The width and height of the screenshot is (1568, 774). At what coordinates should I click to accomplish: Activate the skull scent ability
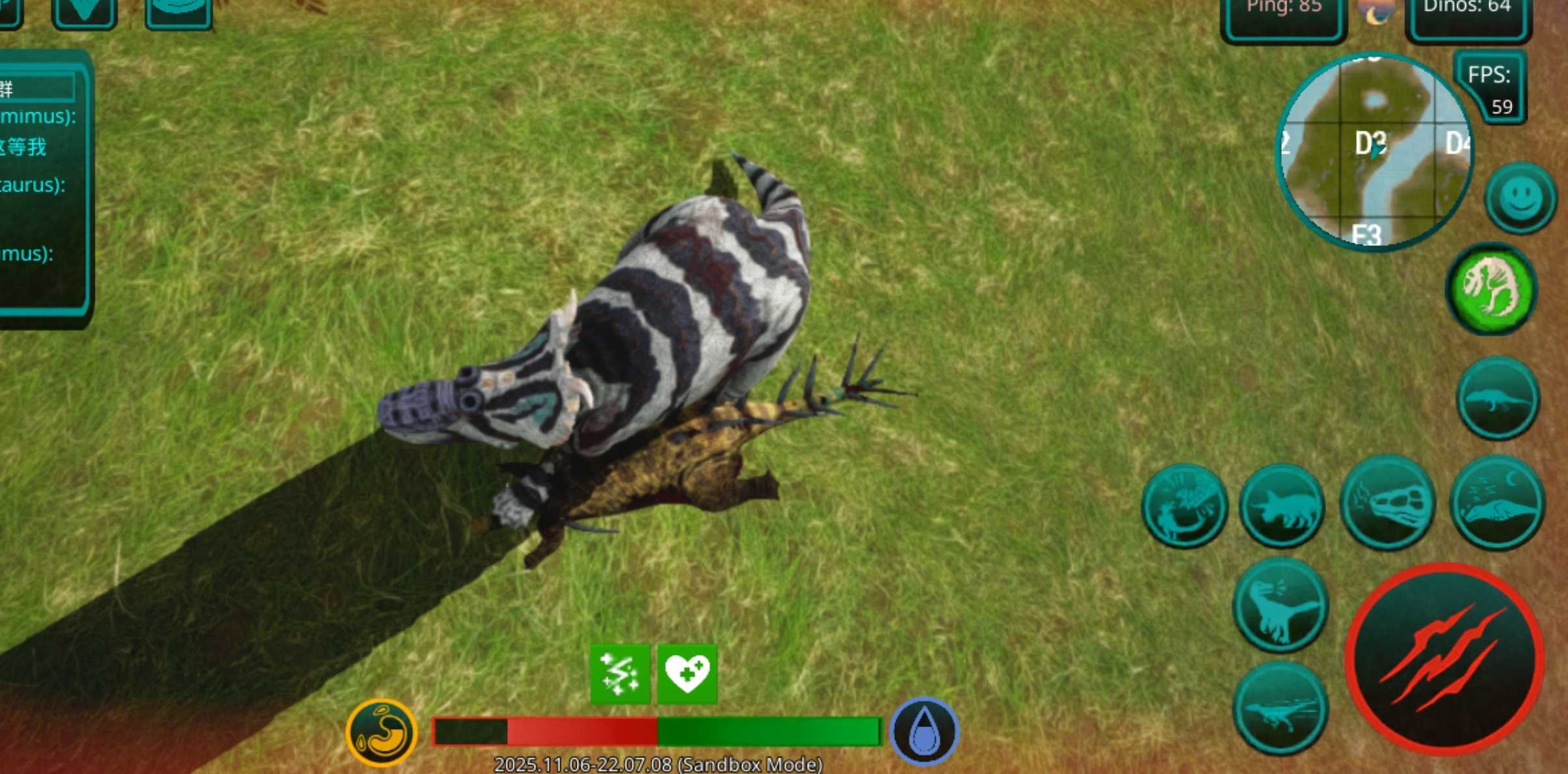coord(1387,503)
